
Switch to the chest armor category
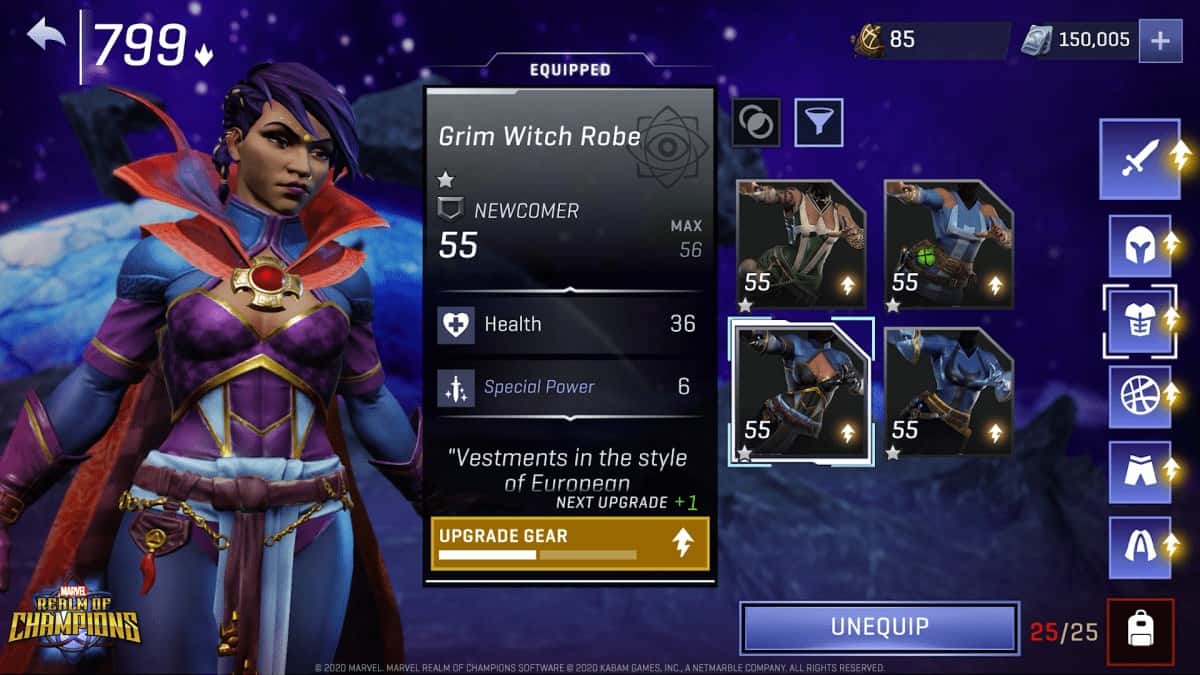pos(1140,321)
